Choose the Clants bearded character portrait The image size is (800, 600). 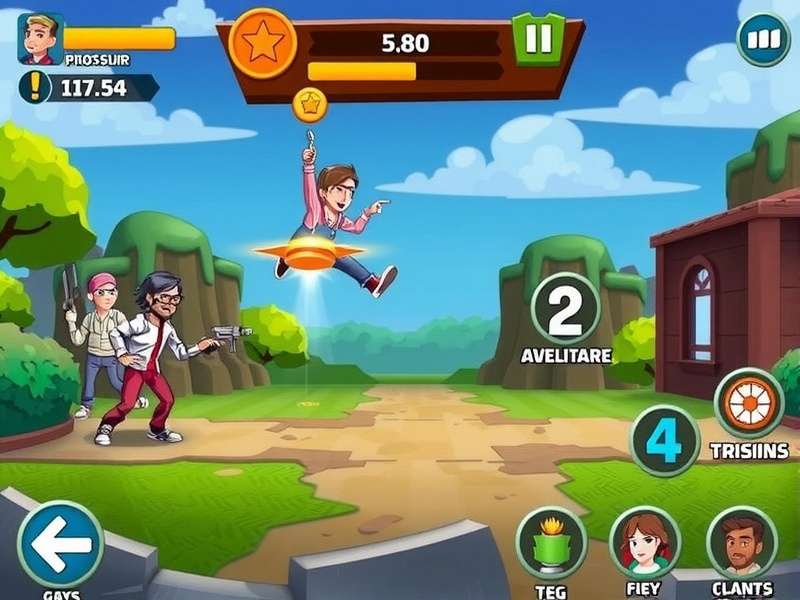(x=742, y=542)
